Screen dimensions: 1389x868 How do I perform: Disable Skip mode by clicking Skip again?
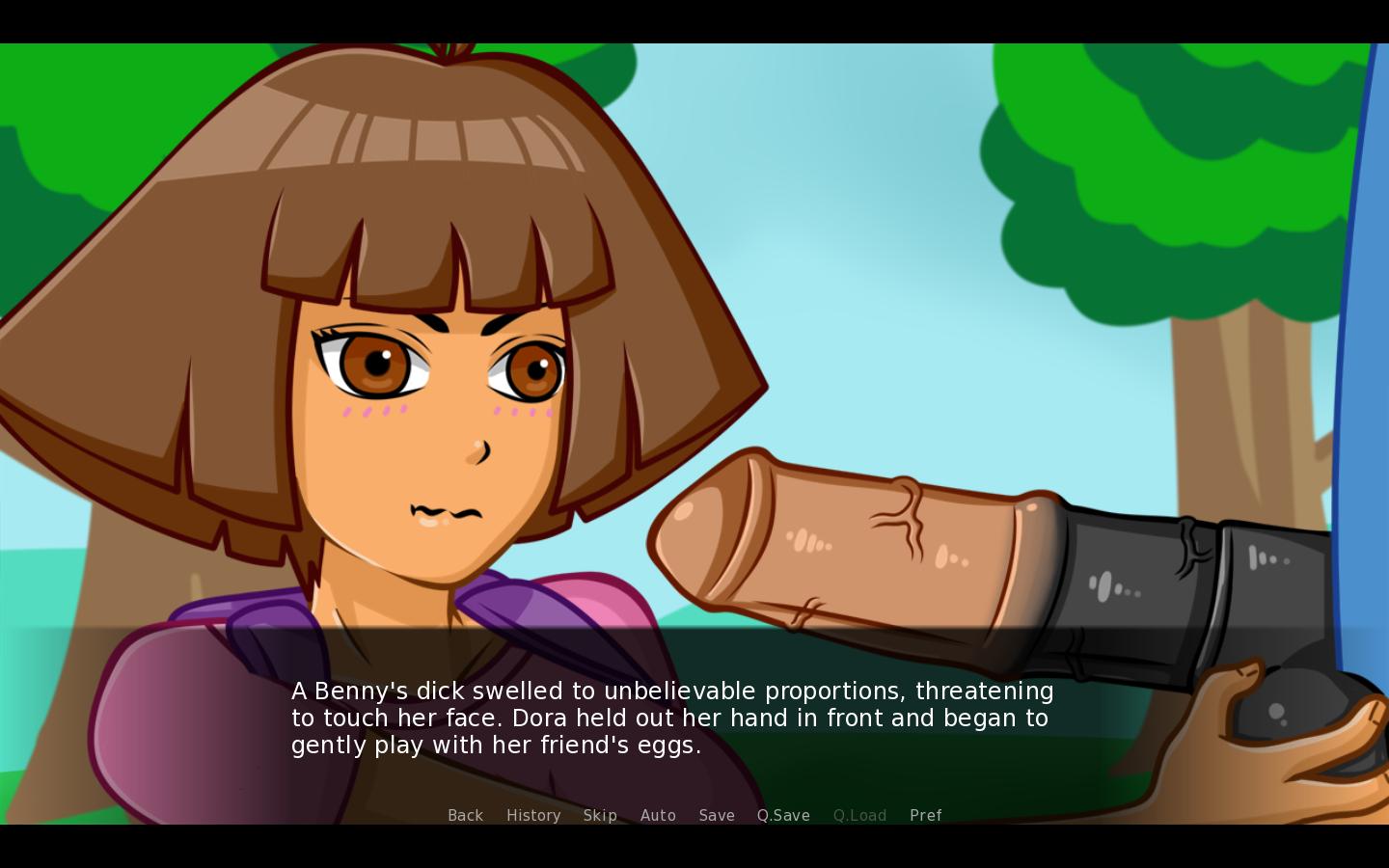point(600,815)
